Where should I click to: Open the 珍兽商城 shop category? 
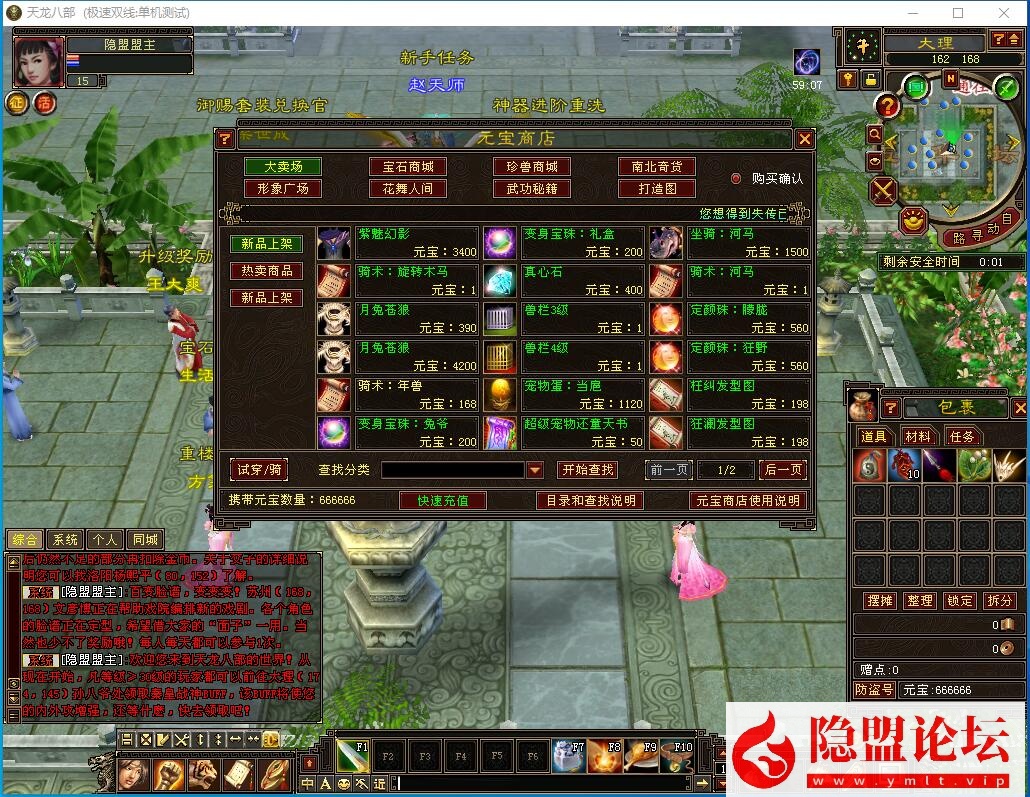[532, 167]
